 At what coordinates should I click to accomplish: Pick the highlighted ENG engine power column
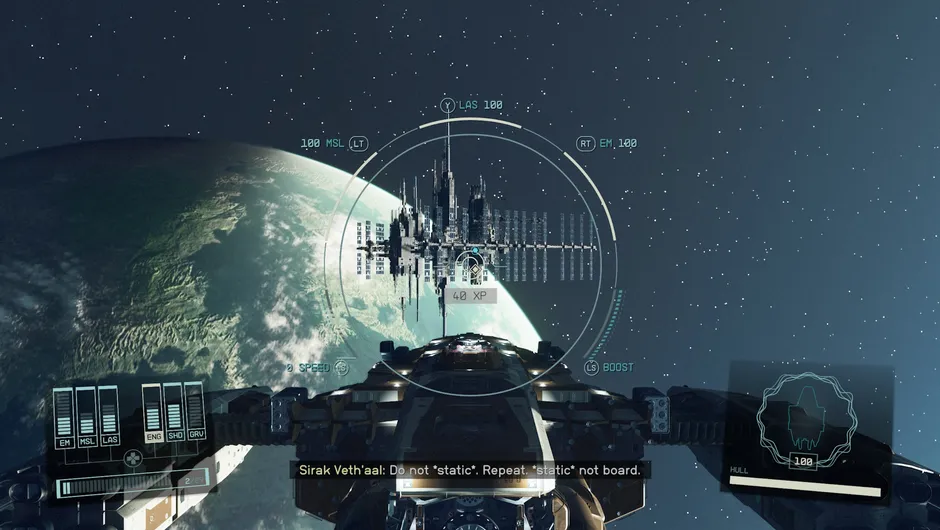point(152,414)
